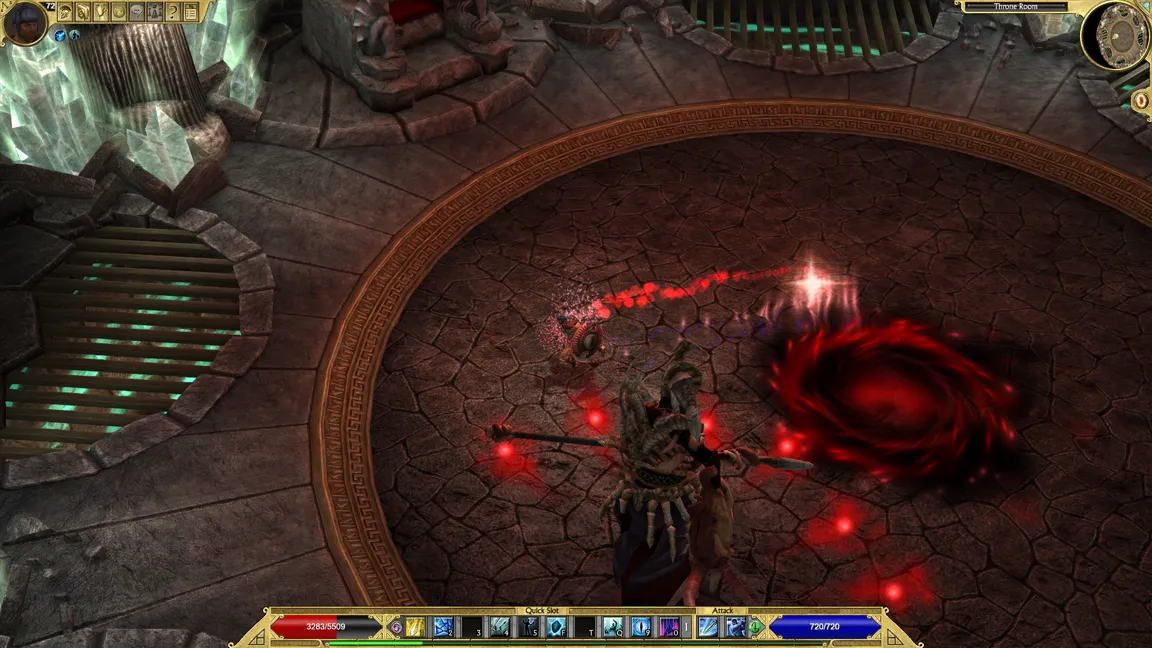
Task: Use the purple skill in slot 0
Action: 670,627
